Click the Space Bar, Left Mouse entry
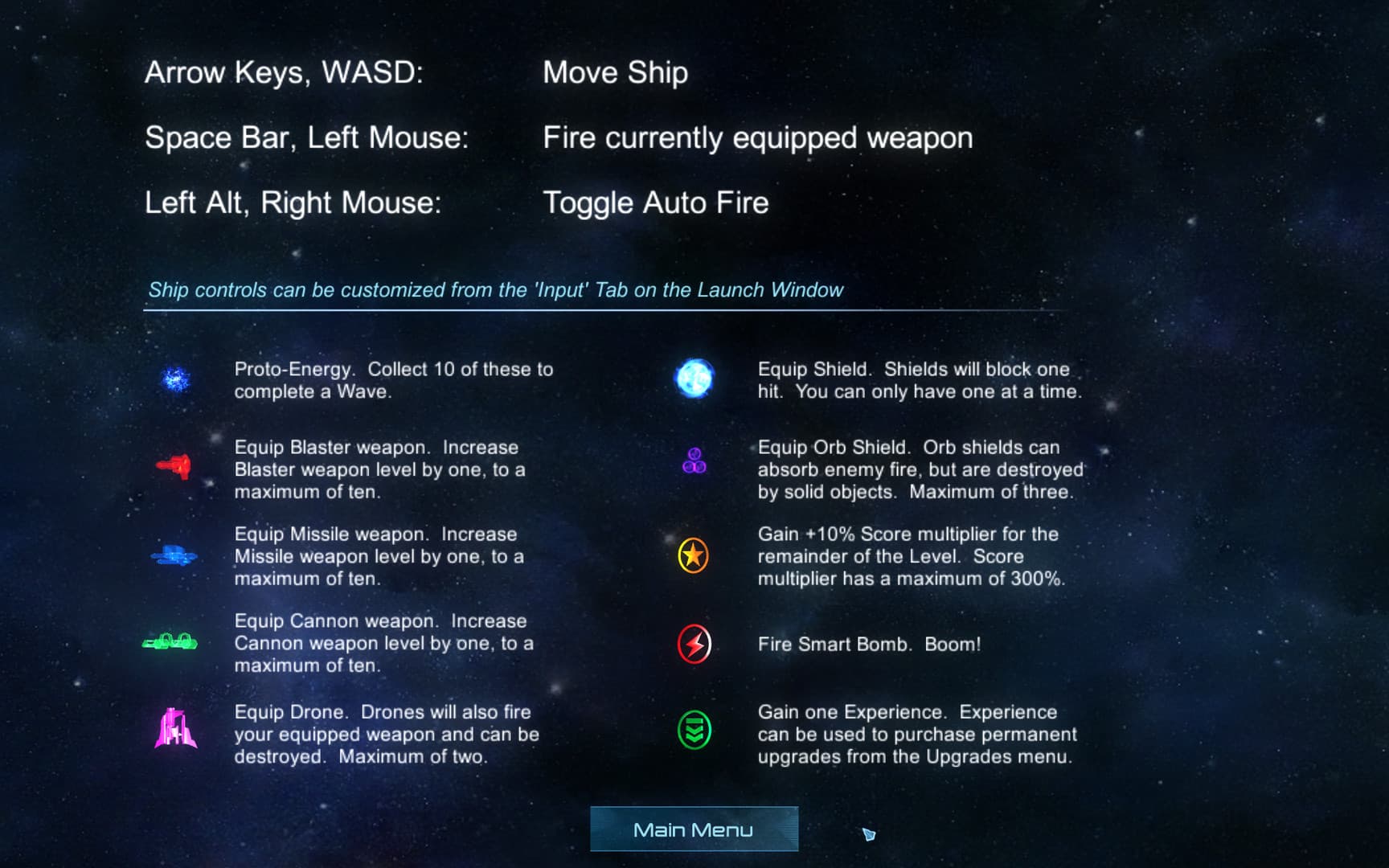 [308, 137]
